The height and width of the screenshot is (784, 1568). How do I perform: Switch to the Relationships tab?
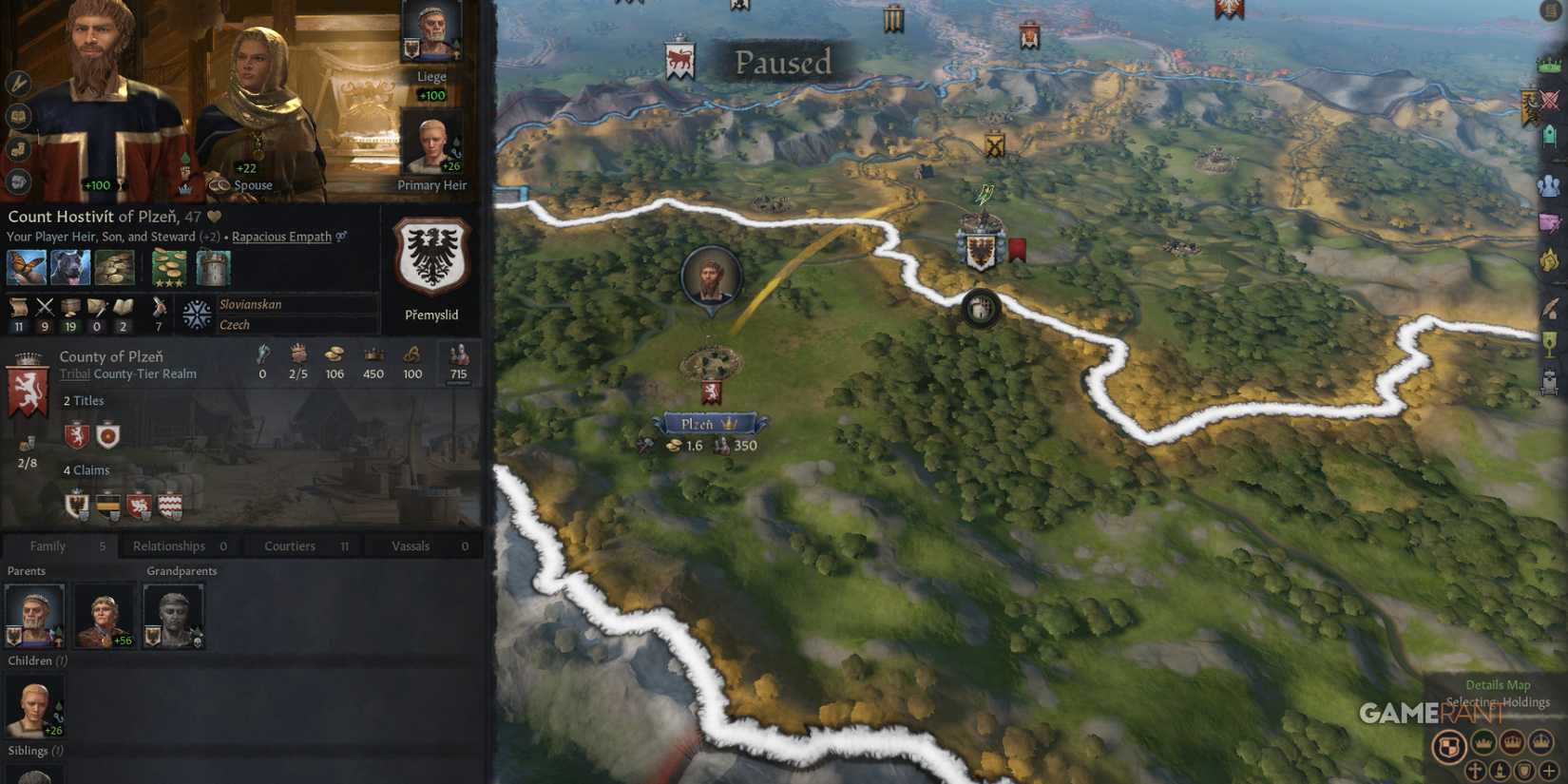[169, 545]
